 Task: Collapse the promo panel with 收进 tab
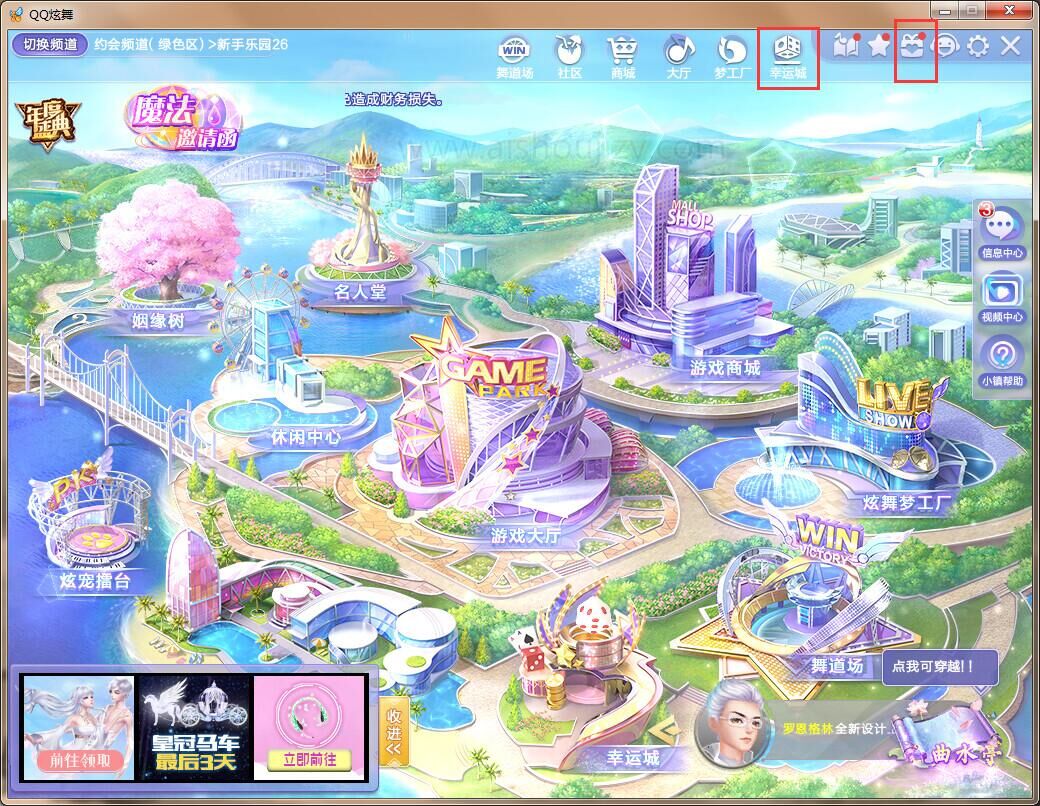coord(393,728)
